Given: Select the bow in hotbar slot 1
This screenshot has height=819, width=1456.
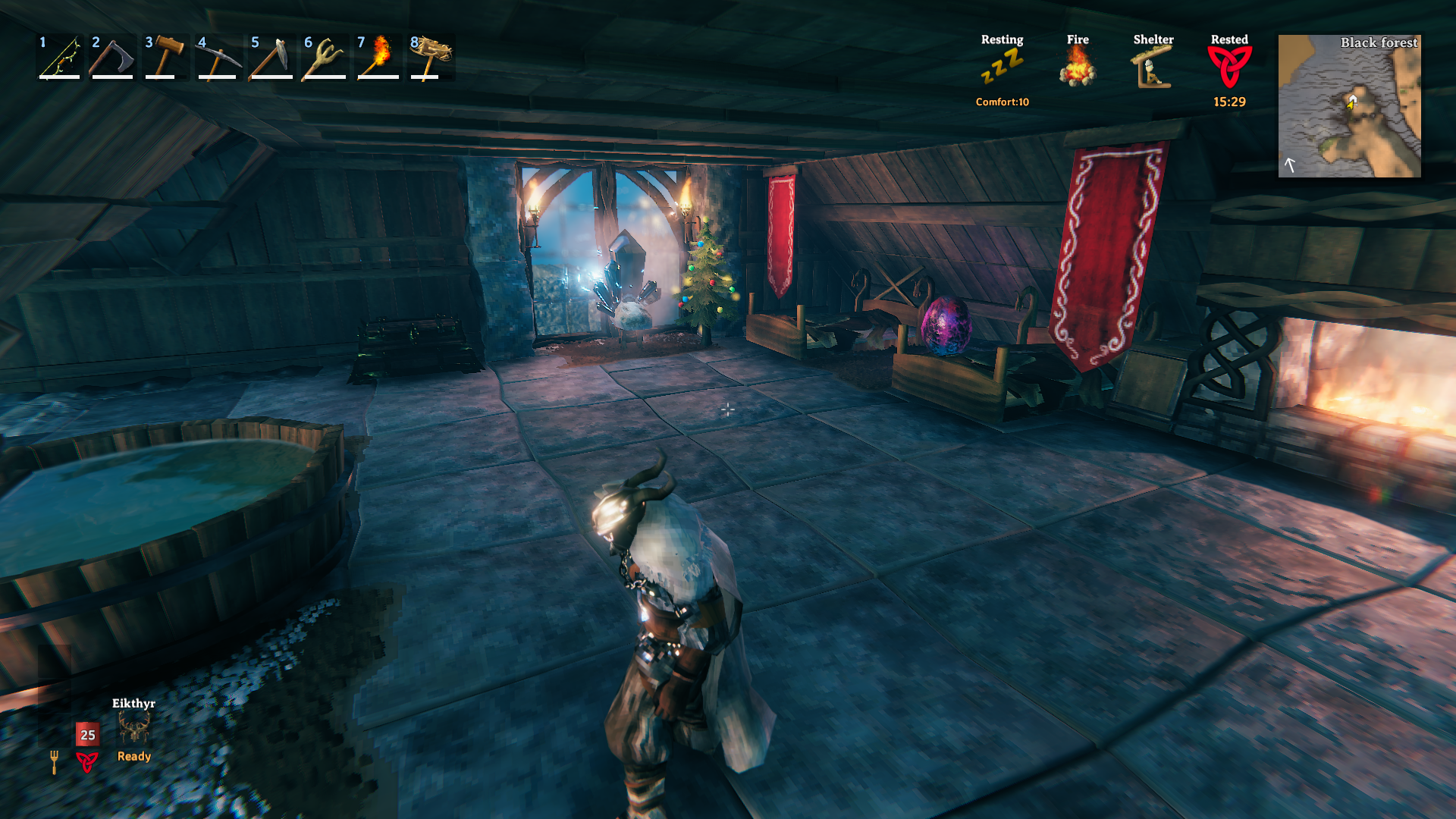Looking at the screenshot, I should [60, 57].
